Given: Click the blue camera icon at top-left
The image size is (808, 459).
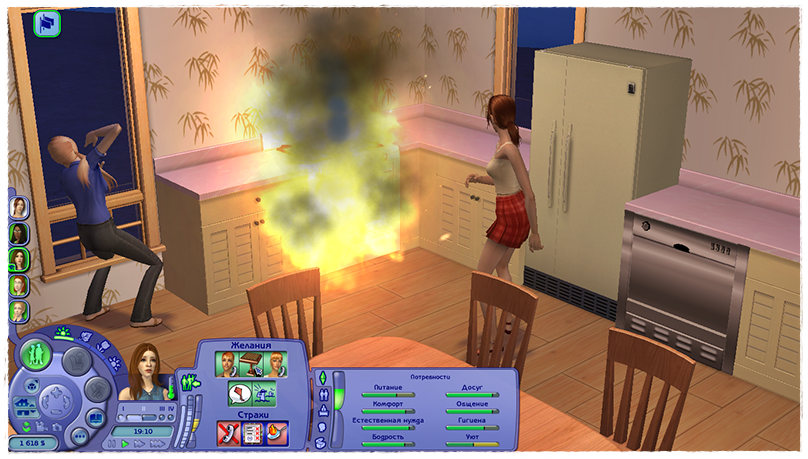Looking at the screenshot, I should pyautogui.click(x=47, y=24).
